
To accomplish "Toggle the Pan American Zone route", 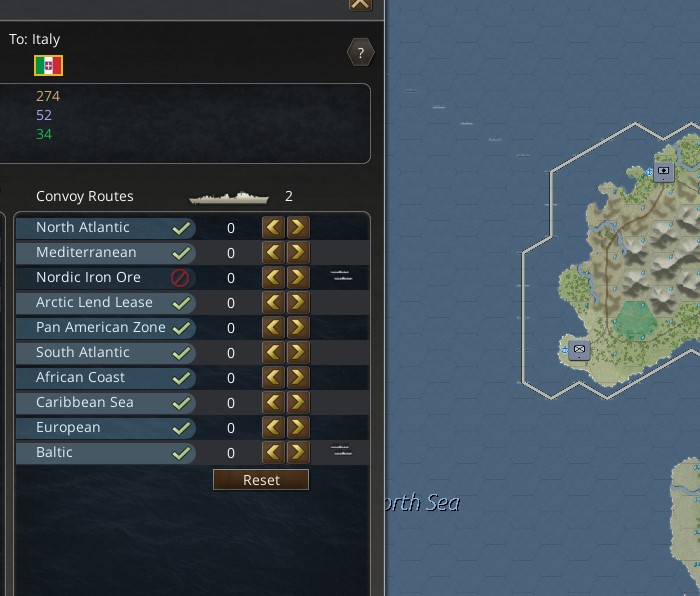I will pos(181,328).
